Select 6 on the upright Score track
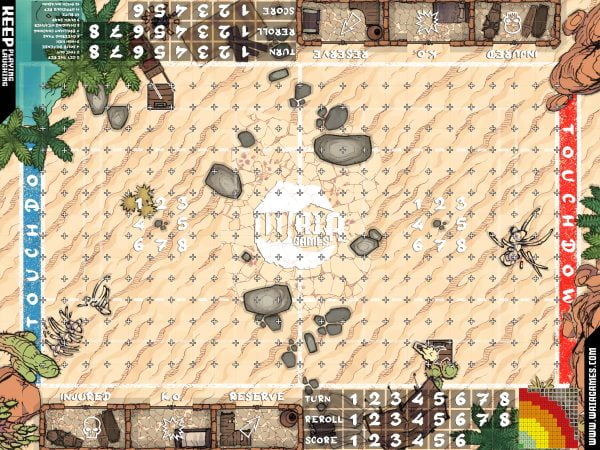Image resolution: width=600 pixels, height=450 pixels. 459,439
